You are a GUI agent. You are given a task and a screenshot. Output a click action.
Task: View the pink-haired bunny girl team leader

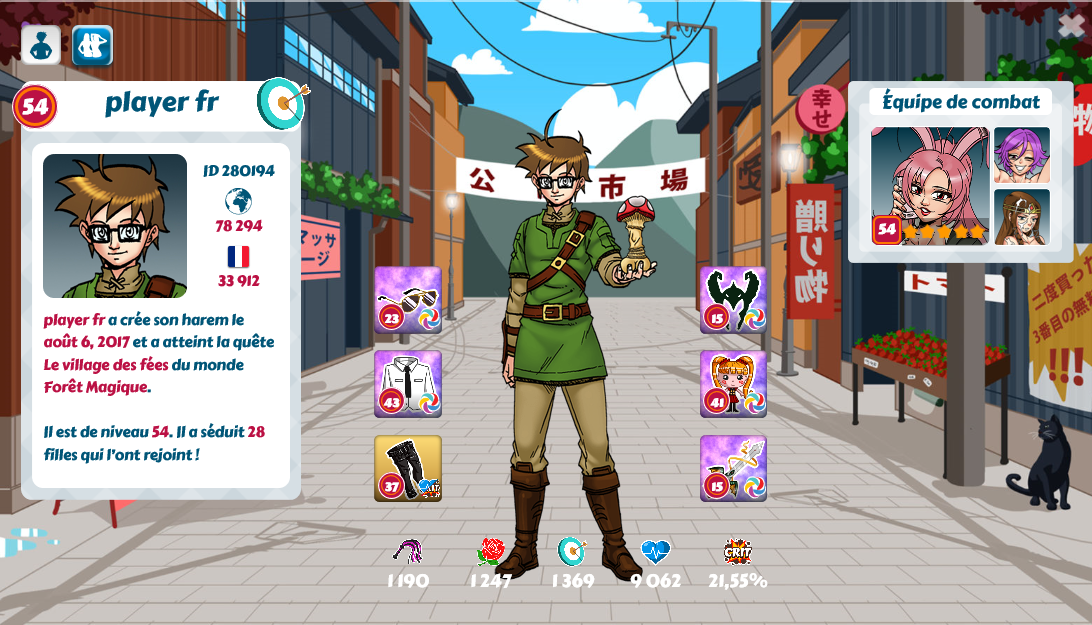[x=930, y=185]
